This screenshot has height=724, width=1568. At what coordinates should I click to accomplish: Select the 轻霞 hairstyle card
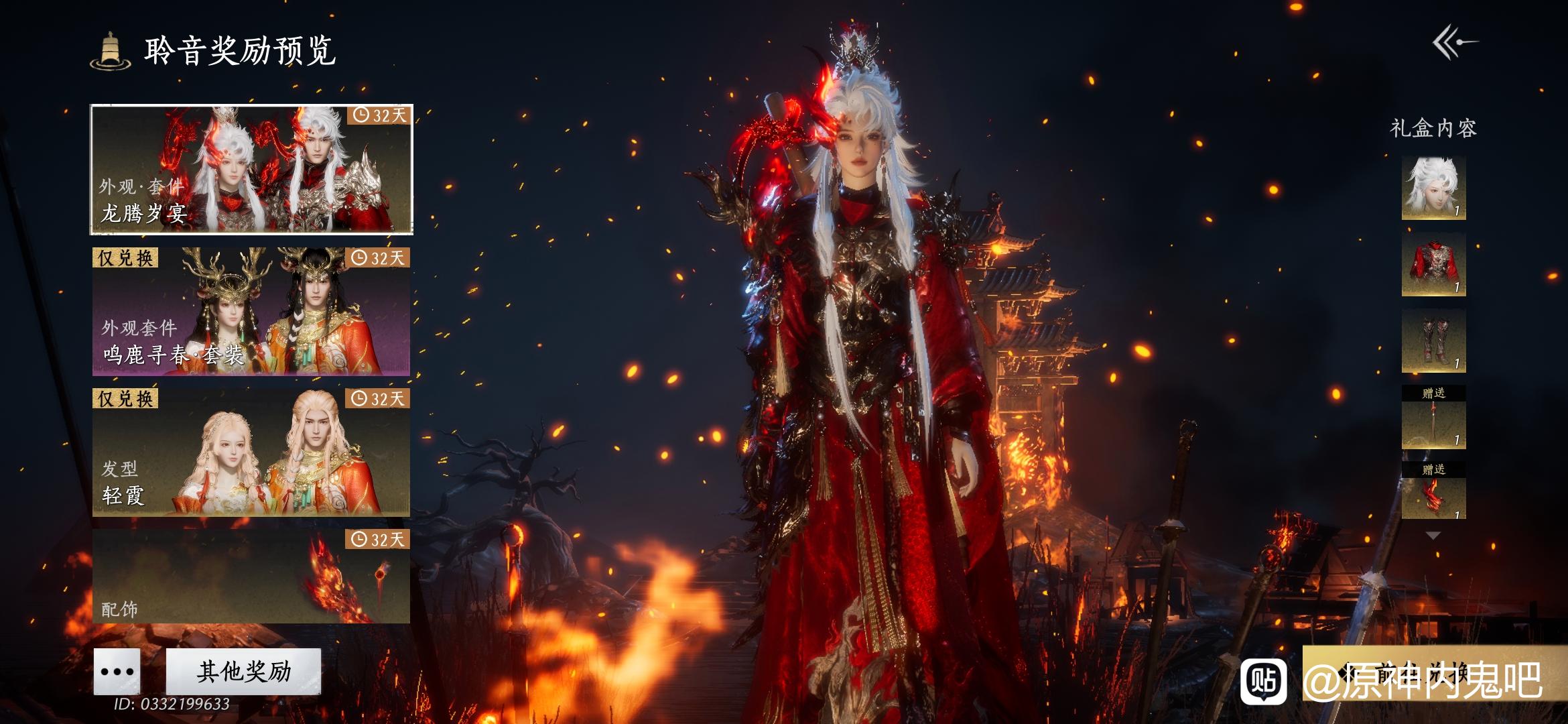[251, 452]
